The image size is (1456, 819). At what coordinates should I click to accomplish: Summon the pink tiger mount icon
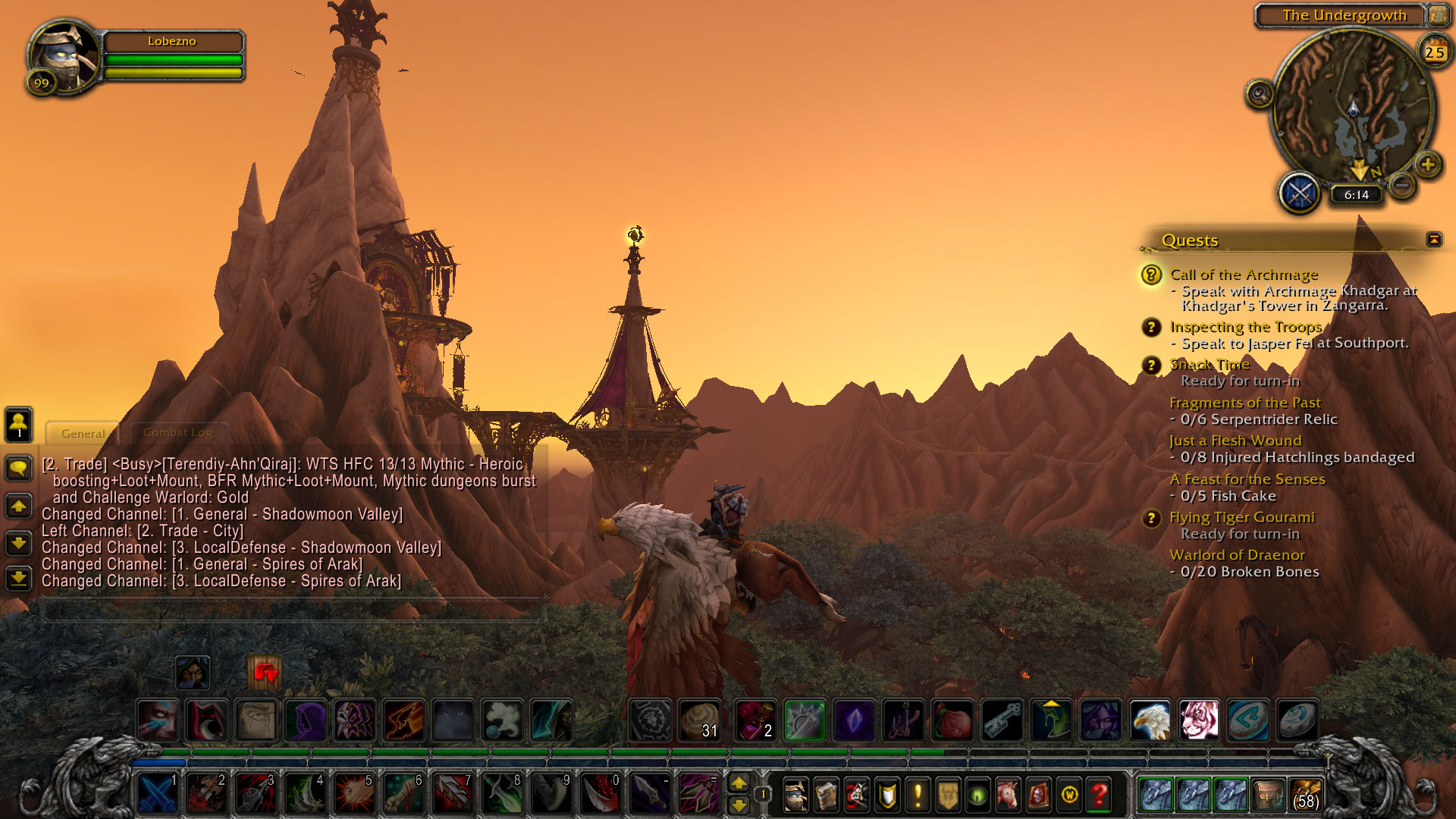(1199, 720)
